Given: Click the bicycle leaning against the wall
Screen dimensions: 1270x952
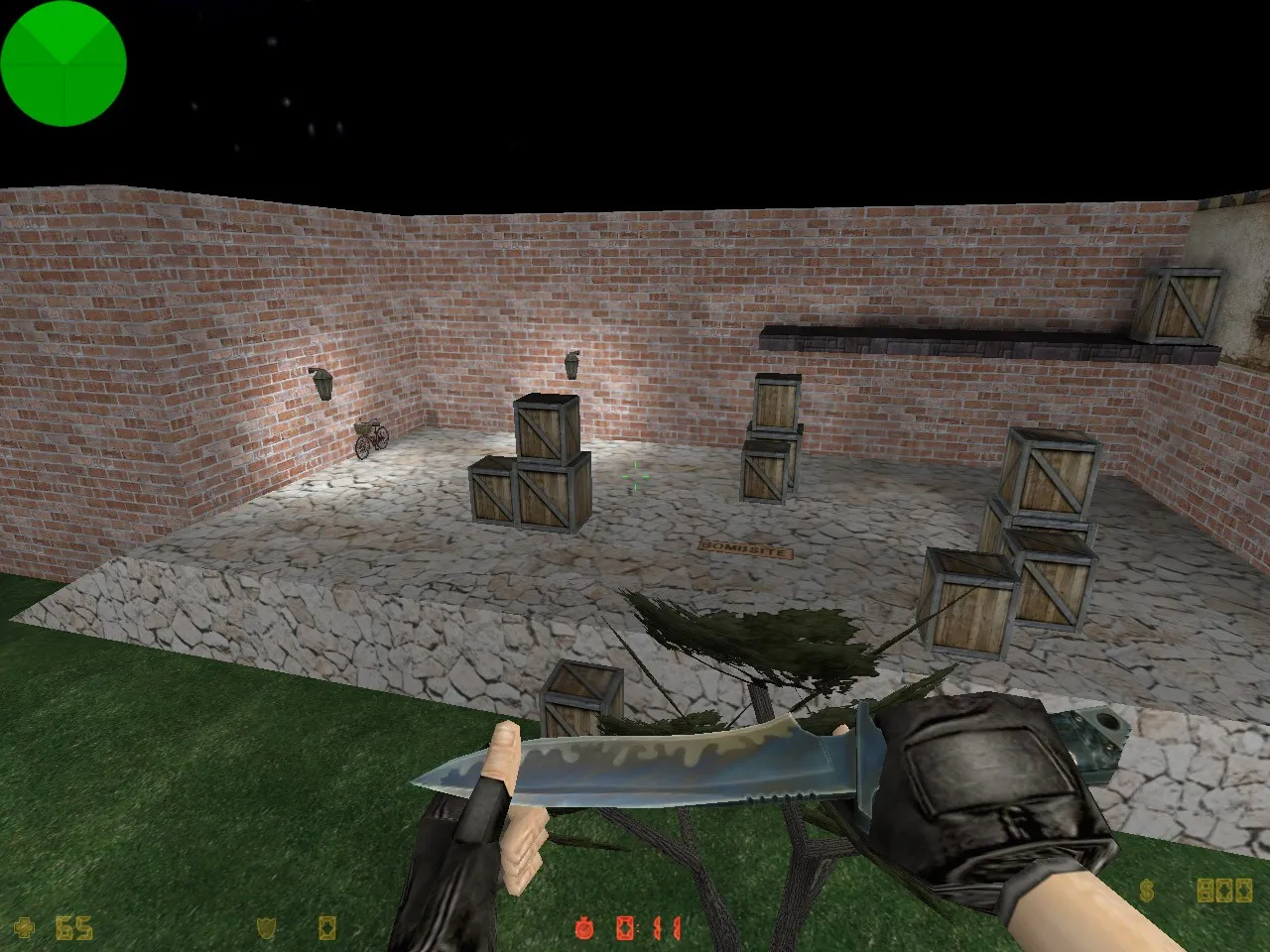Looking at the screenshot, I should (368, 439).
